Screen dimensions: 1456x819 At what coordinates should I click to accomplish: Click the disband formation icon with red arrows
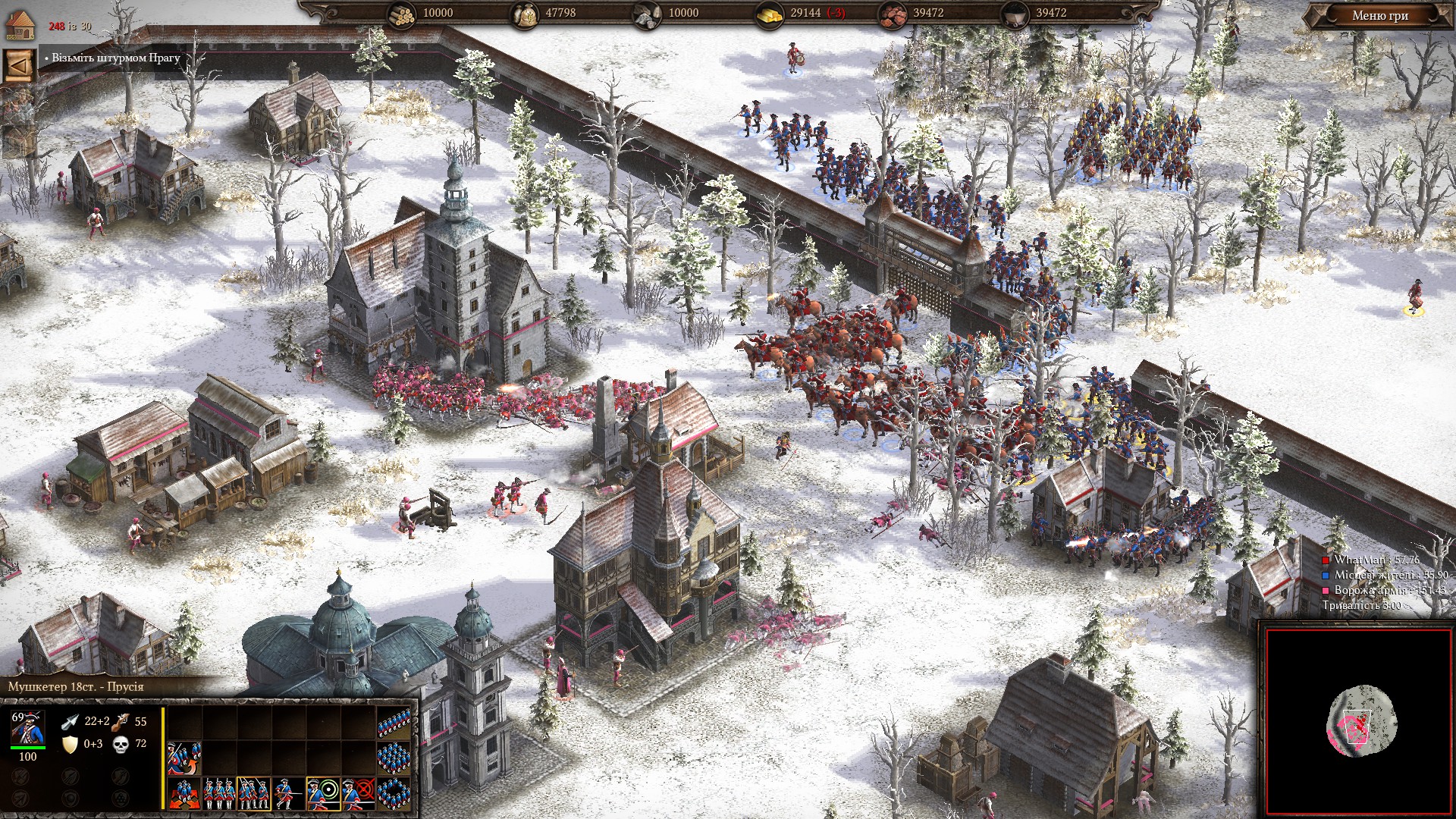pos(184,793)
